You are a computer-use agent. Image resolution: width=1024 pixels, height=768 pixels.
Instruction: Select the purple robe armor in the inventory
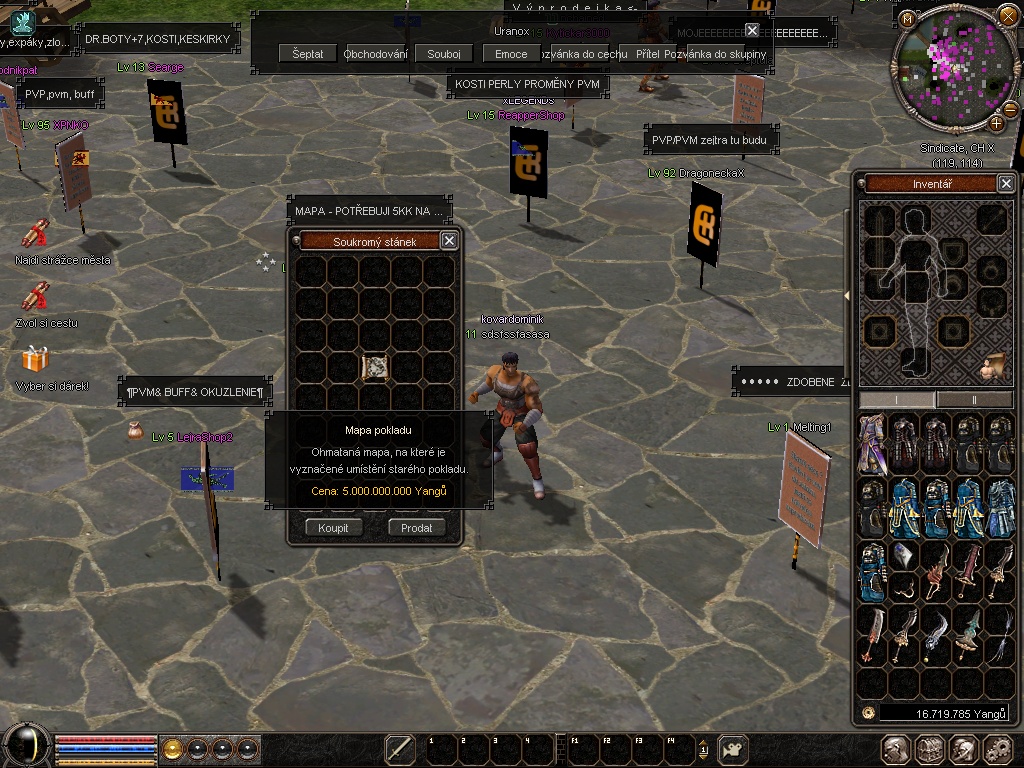(872, 443)
